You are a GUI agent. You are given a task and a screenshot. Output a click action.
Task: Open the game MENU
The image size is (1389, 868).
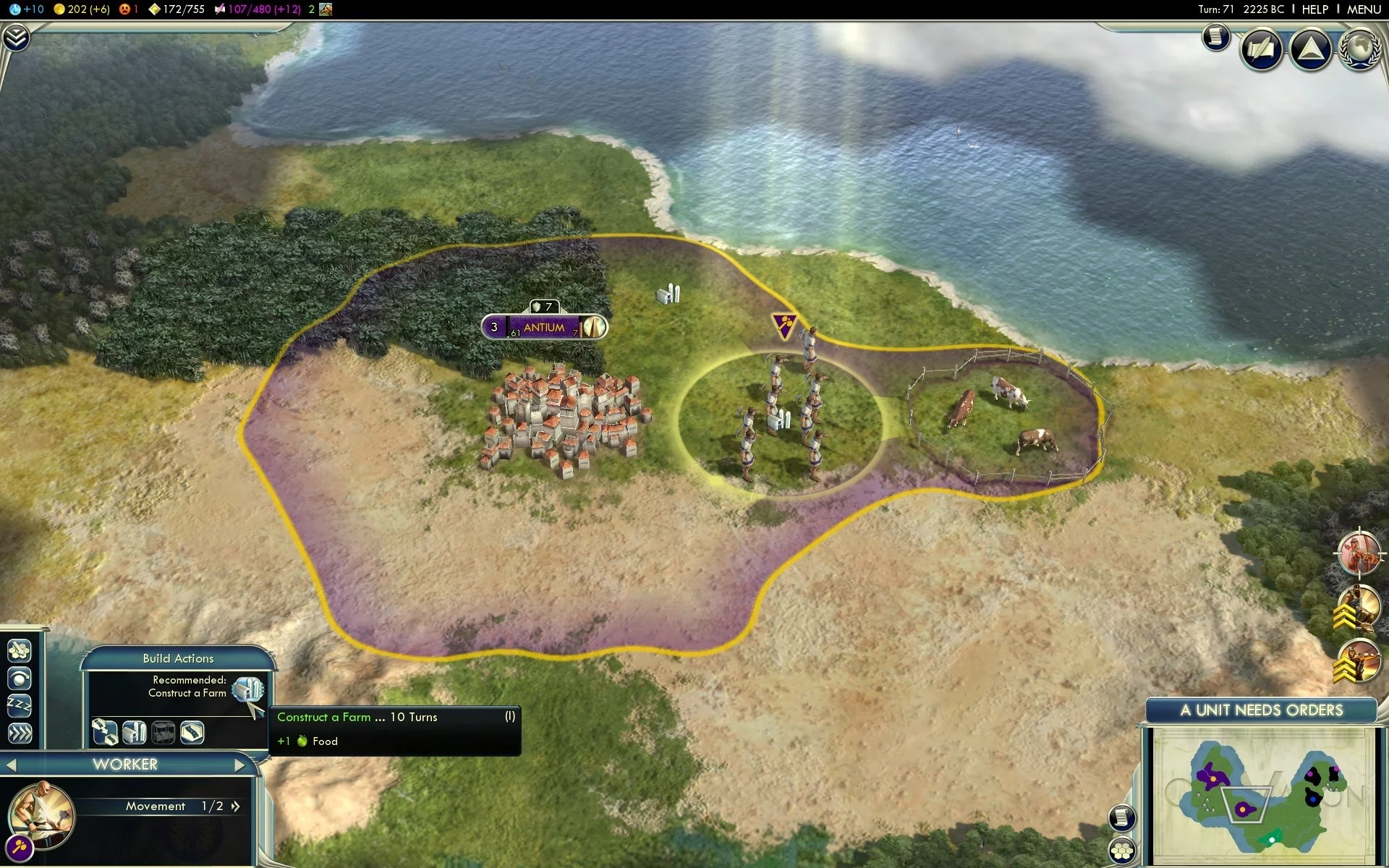click(1364, 9)
